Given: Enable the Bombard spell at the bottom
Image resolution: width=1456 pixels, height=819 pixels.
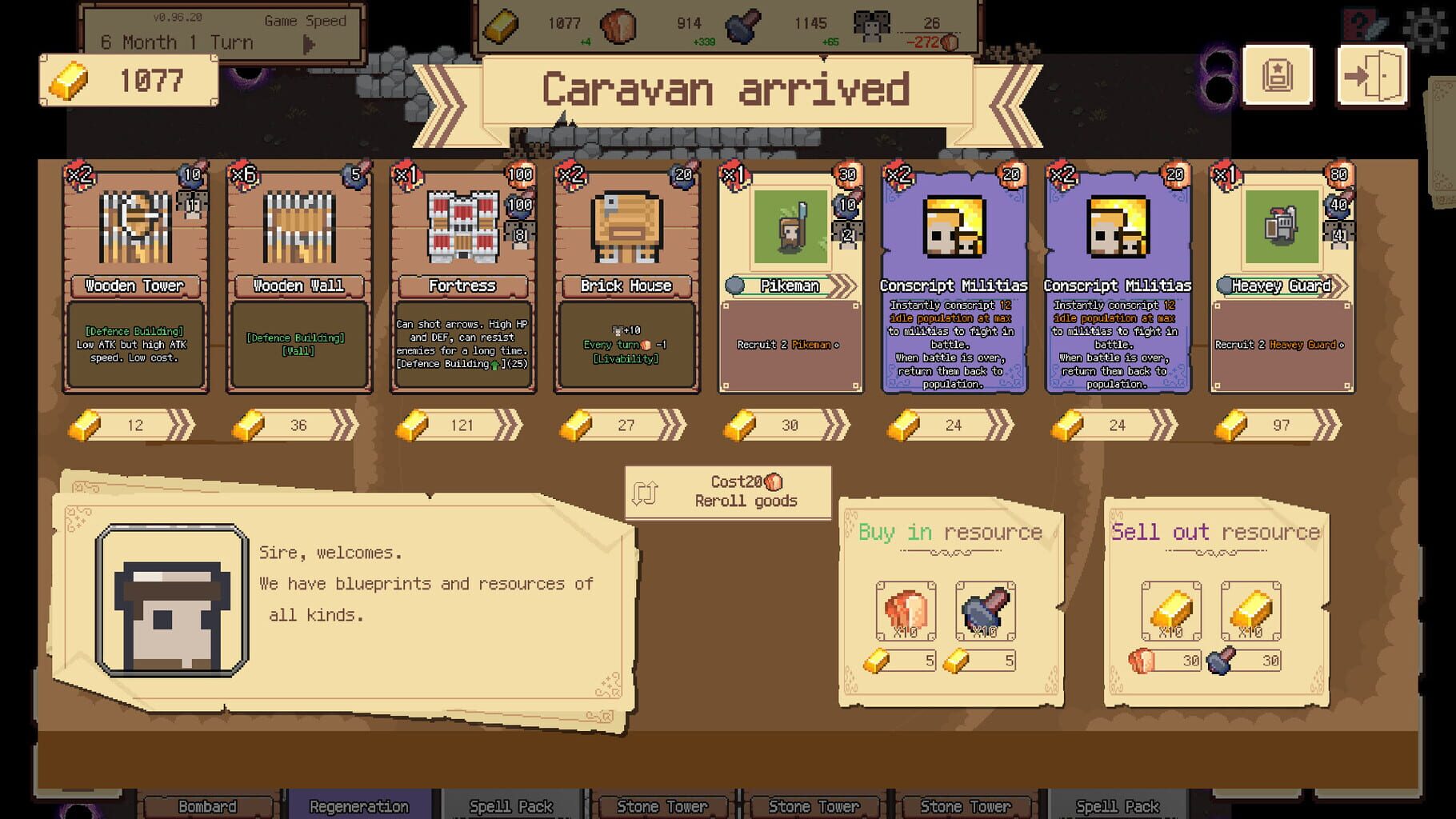Looking at the screenshot, I should [x=209, y=805].
